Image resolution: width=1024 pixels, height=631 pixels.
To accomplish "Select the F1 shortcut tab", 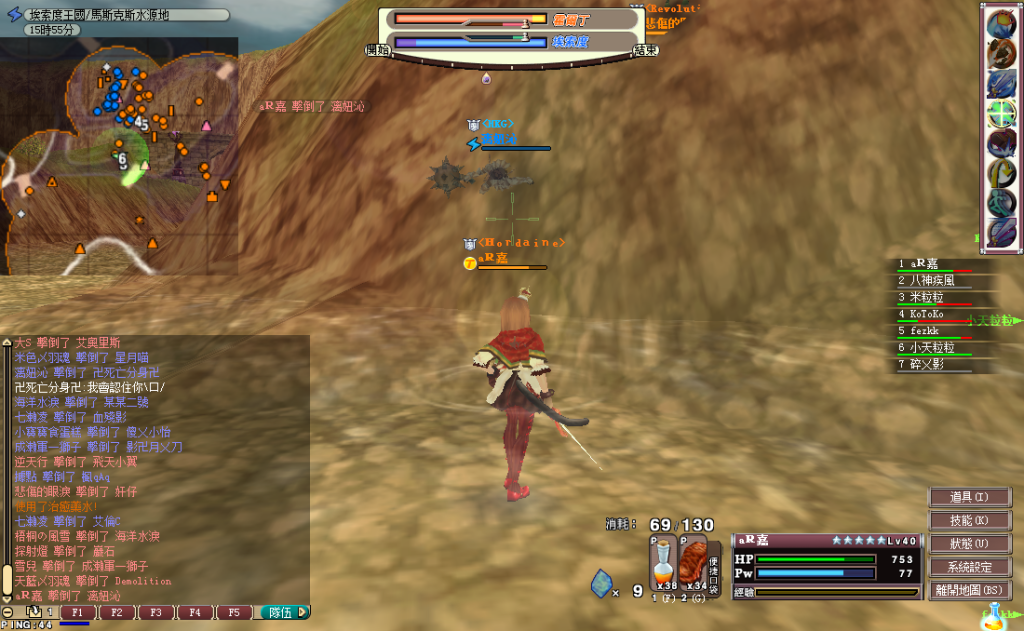I will point(78,612).
